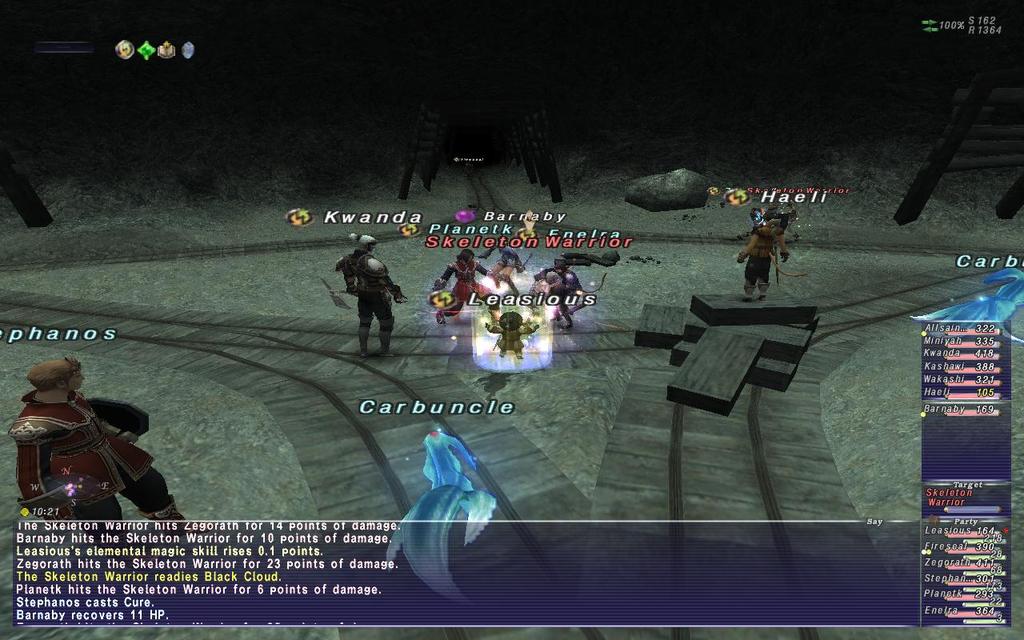Click the pale blue crystal status icon

click(x=187, y=50)
